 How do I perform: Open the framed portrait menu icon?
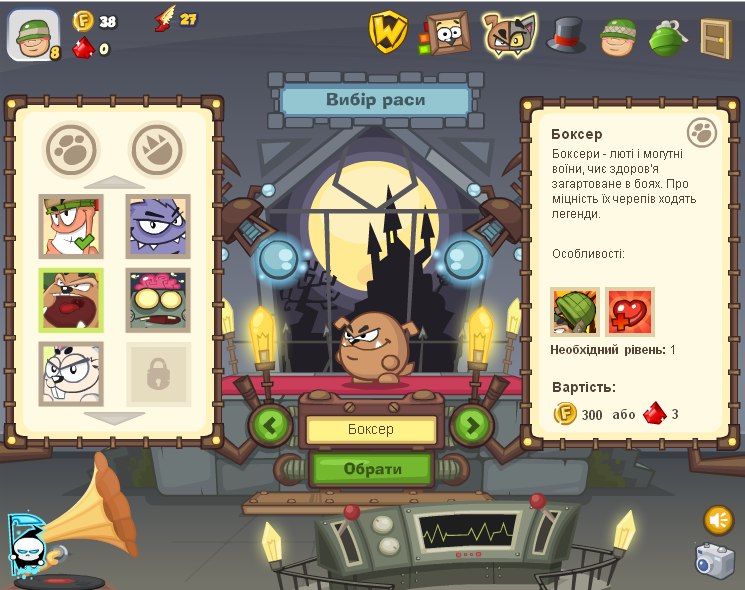pos(447,33)
